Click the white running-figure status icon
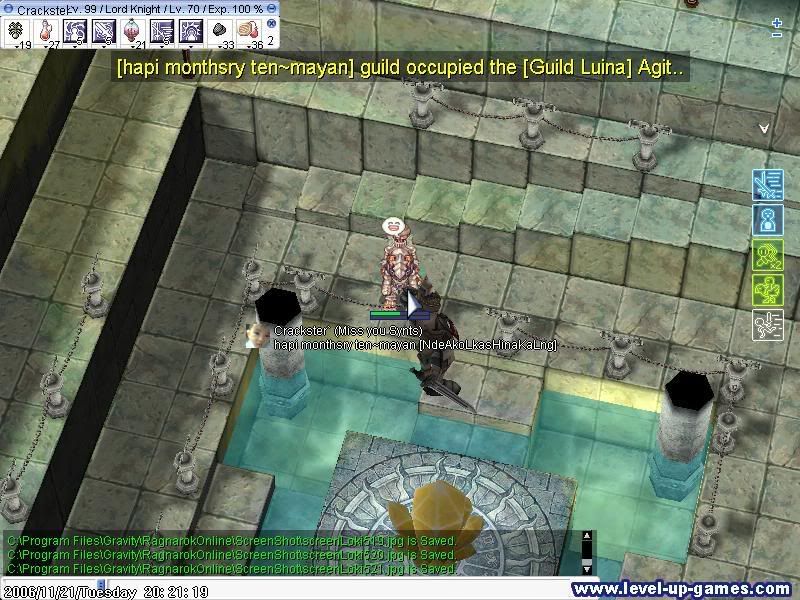Image resolution: width=800 pixels, height=600 pixels. pos(767,325)
